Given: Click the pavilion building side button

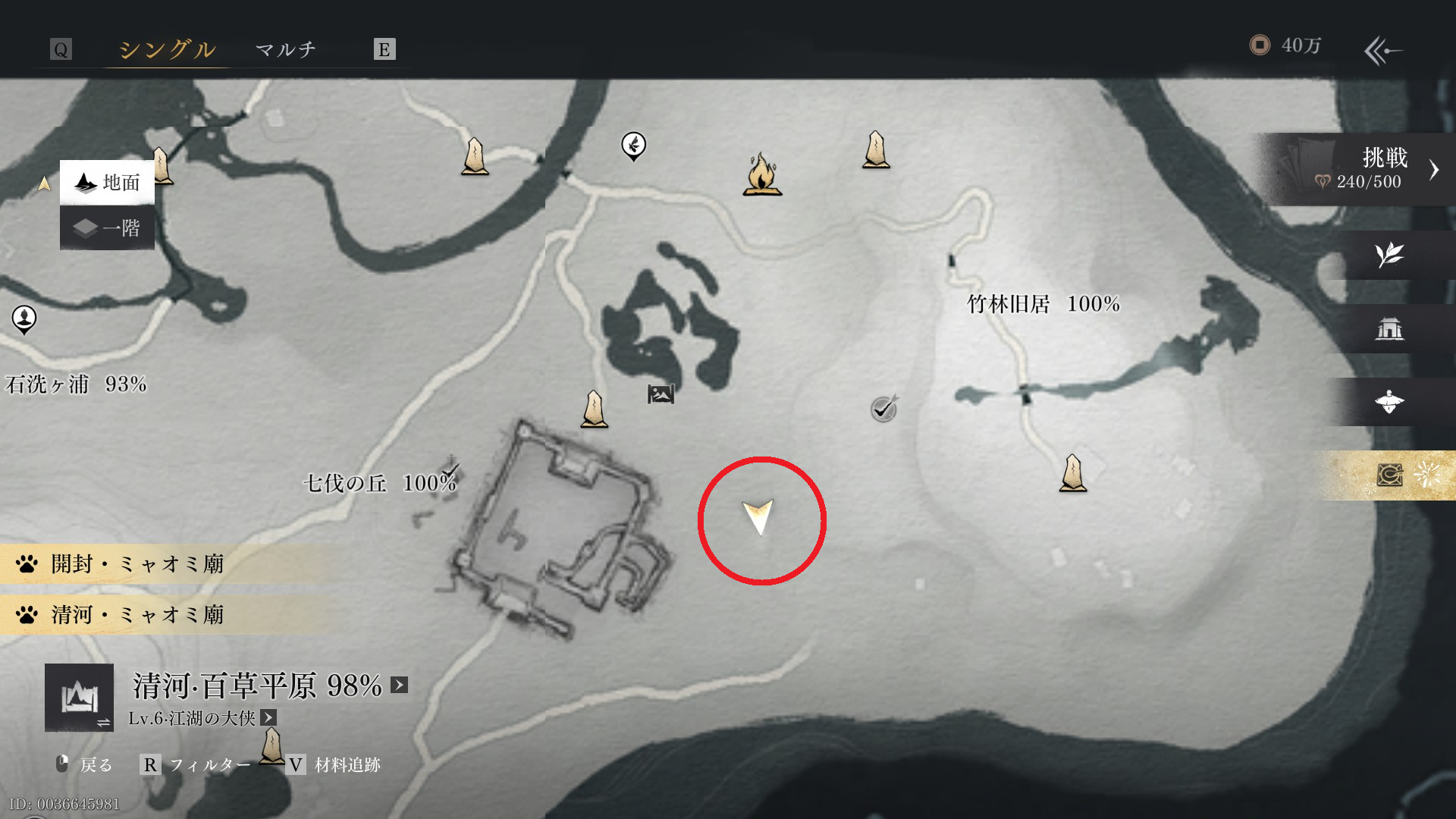Looking at the screenshot, I should coord(1389,328).
